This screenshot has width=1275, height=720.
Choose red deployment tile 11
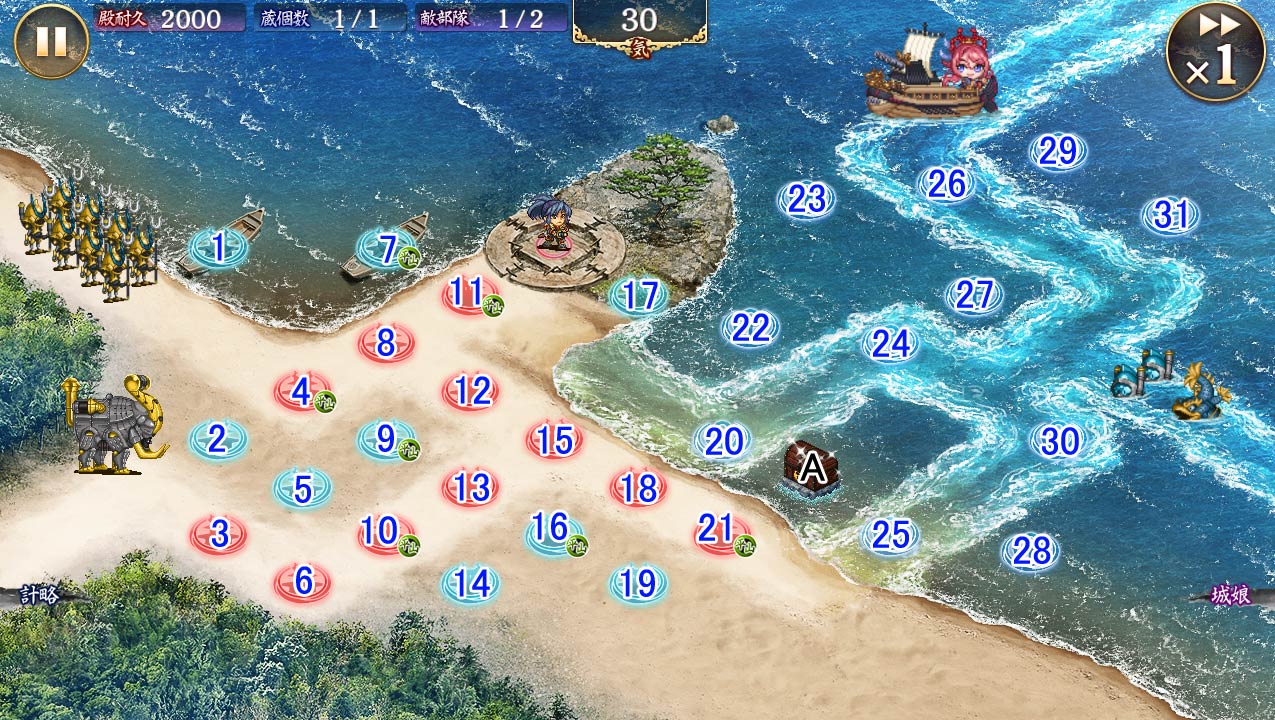pyautogui.click(x=468, y=294)
